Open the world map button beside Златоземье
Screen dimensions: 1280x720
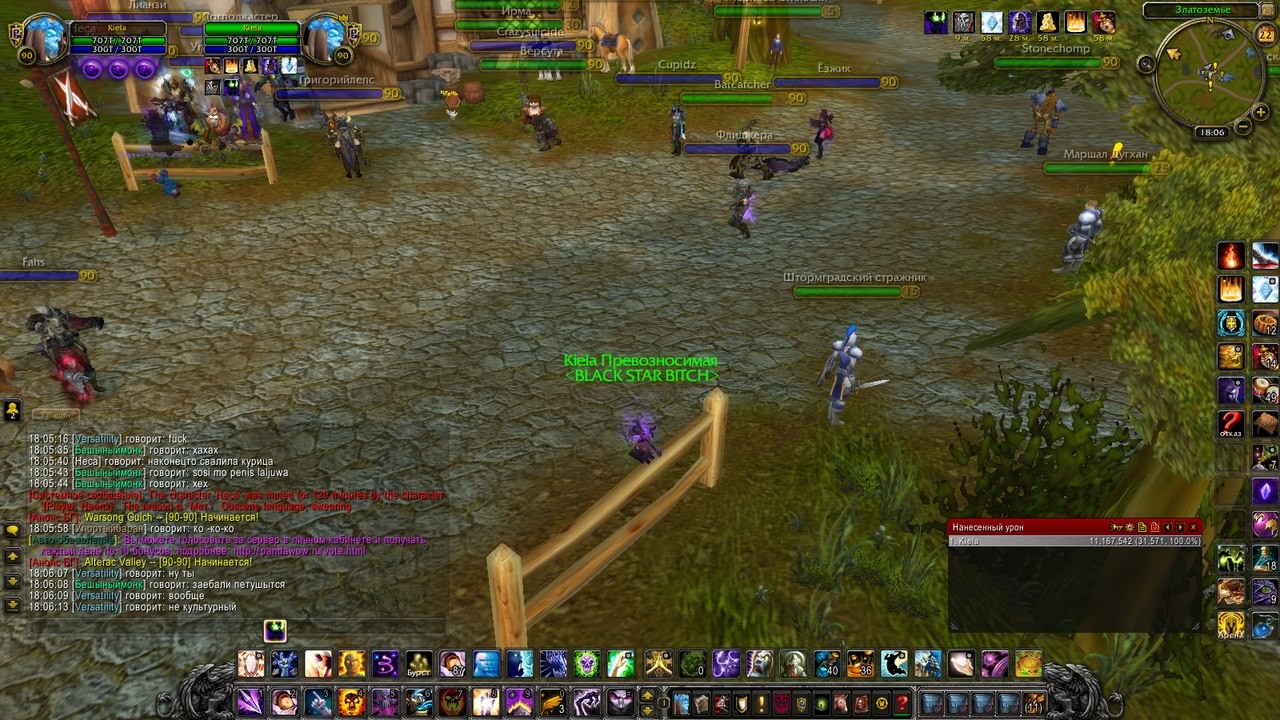coord(1268,11)
